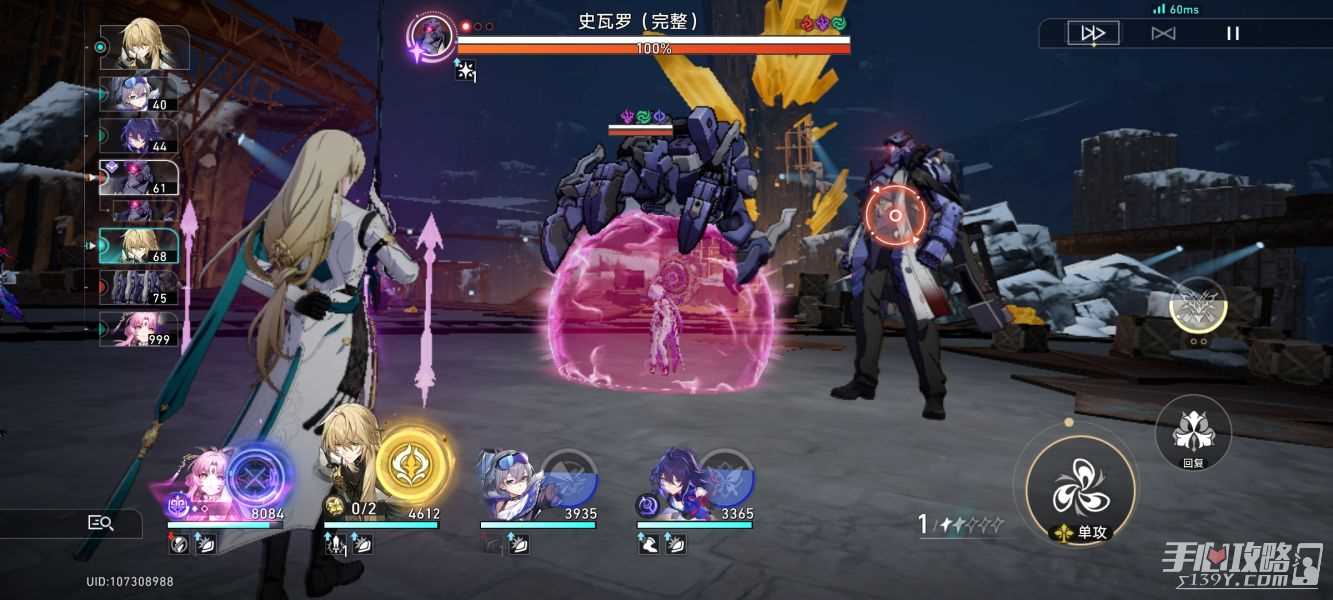Viewport: 1333px width, 600px height.
Task: Select the purple-haired character's ultimate icon
Action: (x=724, y=477)
